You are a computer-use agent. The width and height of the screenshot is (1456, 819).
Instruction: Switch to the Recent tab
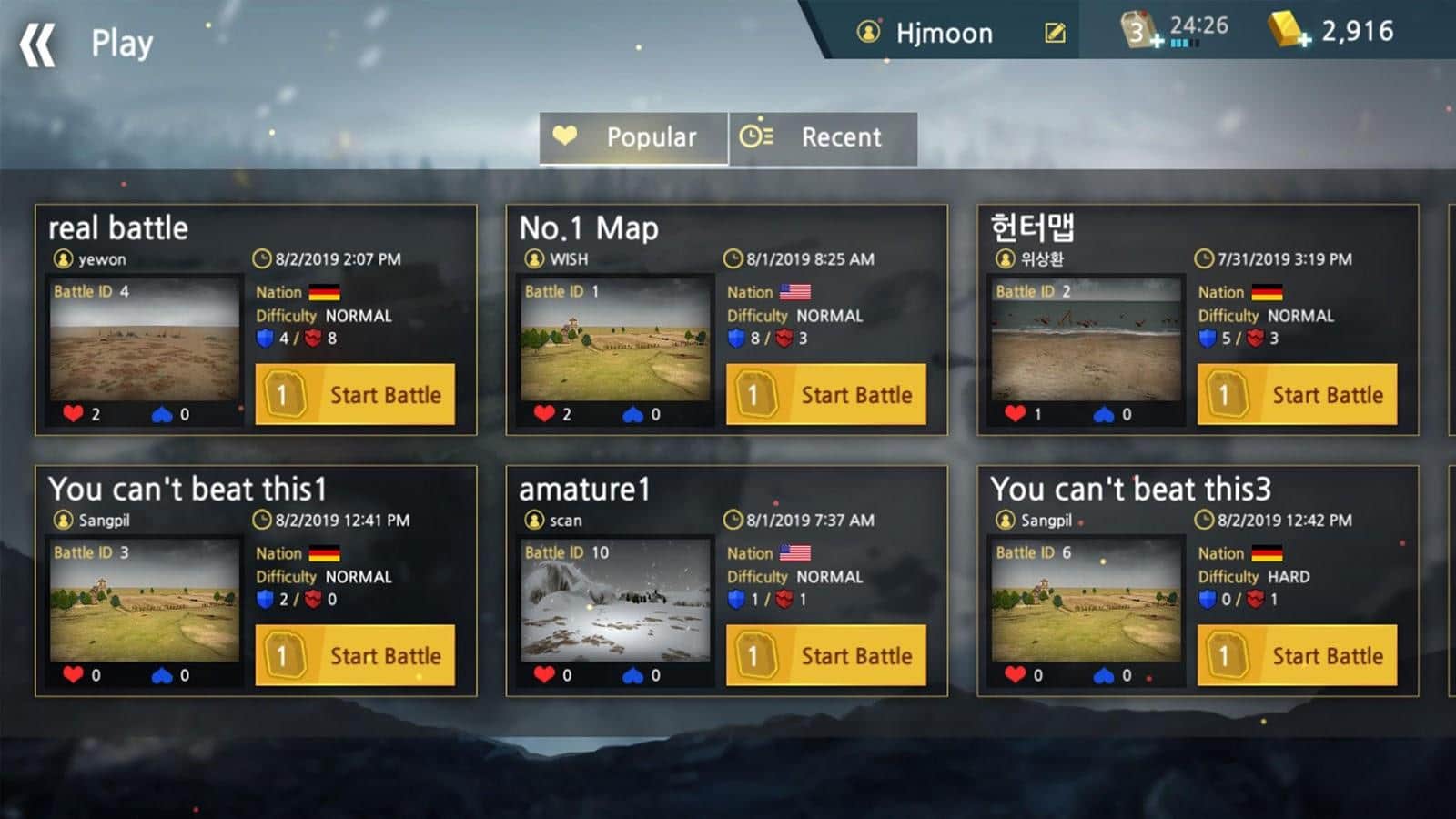823,137
